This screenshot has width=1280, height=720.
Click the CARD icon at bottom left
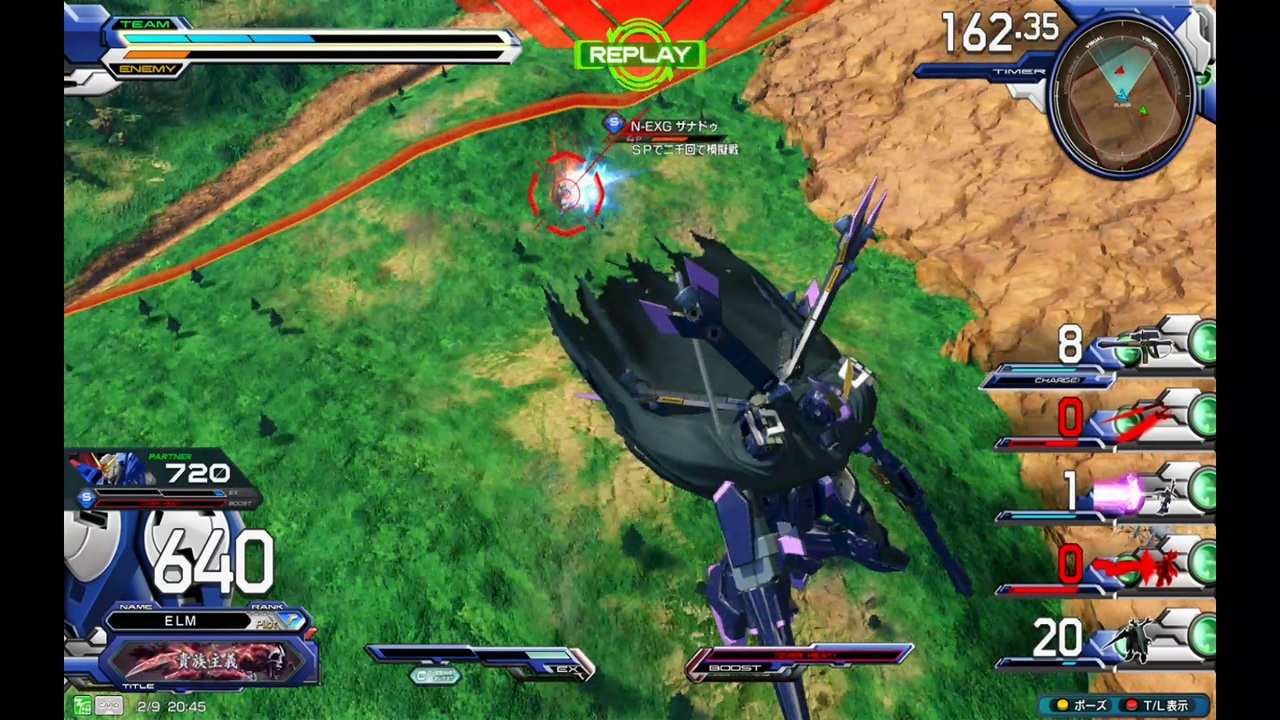tap(109, 705)
